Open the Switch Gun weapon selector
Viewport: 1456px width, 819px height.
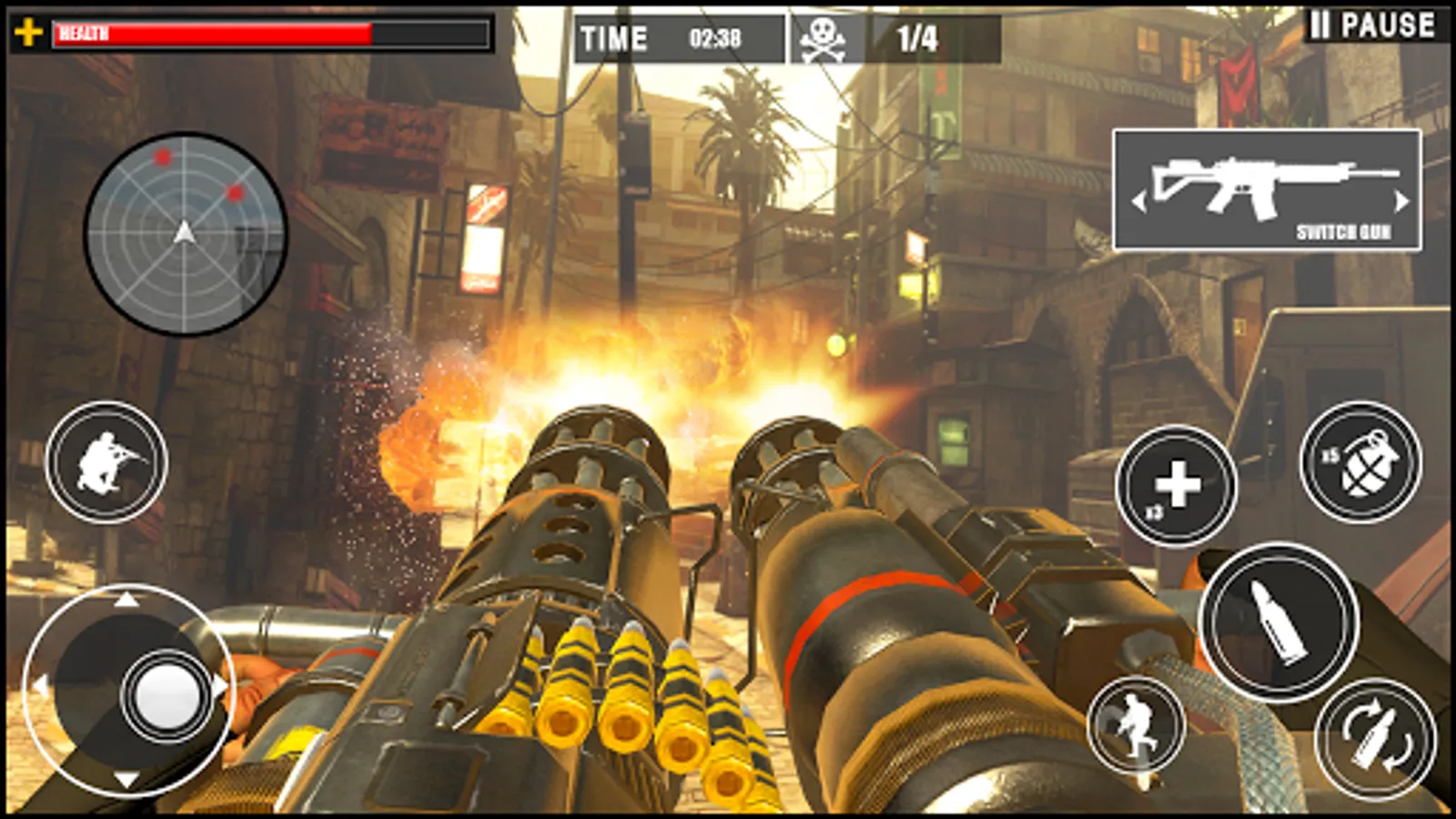[1267, 189]
